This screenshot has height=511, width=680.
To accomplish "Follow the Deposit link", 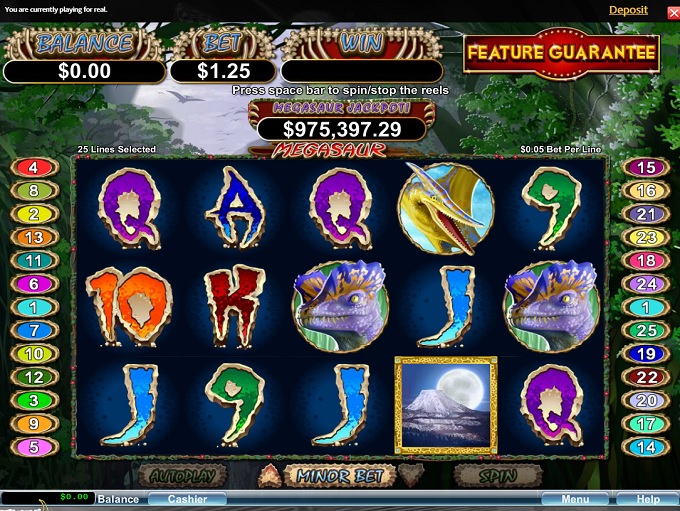I will pyautogui.click(x=628, y=10).
